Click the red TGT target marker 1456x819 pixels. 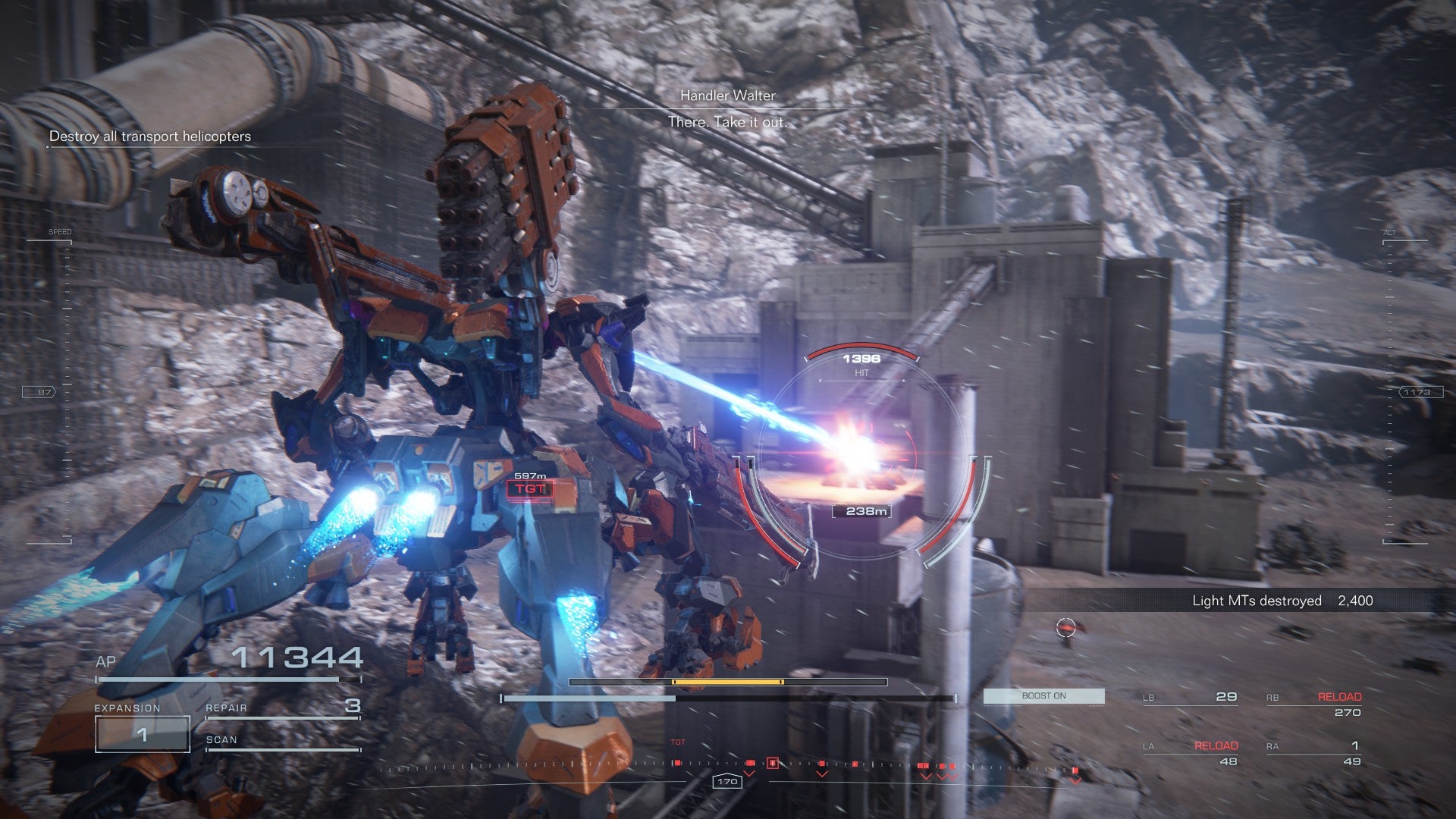click(x=529, y=489)
